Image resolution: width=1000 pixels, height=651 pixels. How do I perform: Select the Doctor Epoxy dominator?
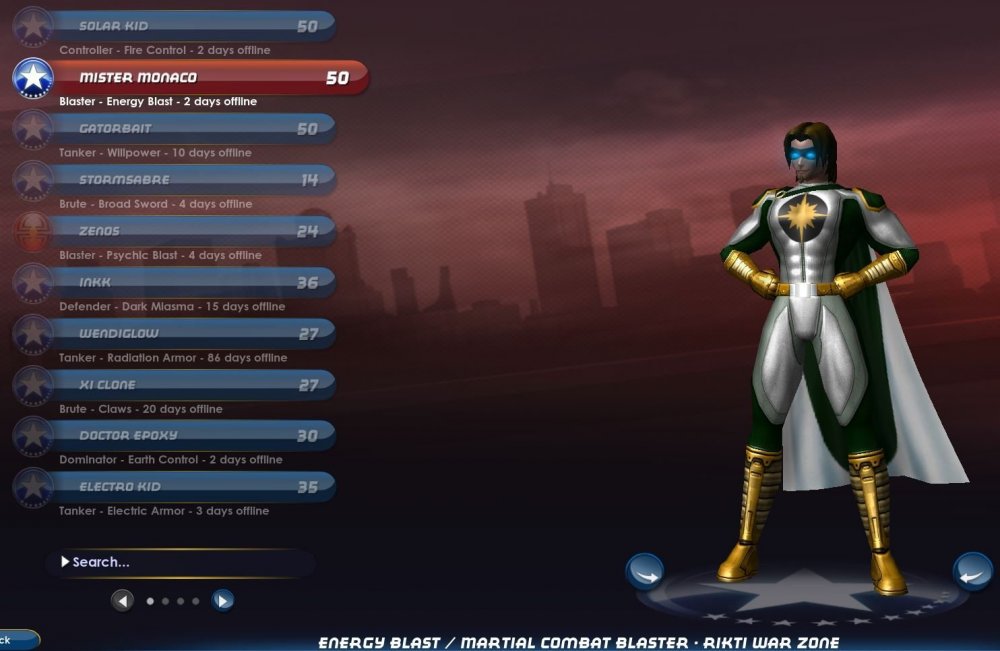point(190,436)
